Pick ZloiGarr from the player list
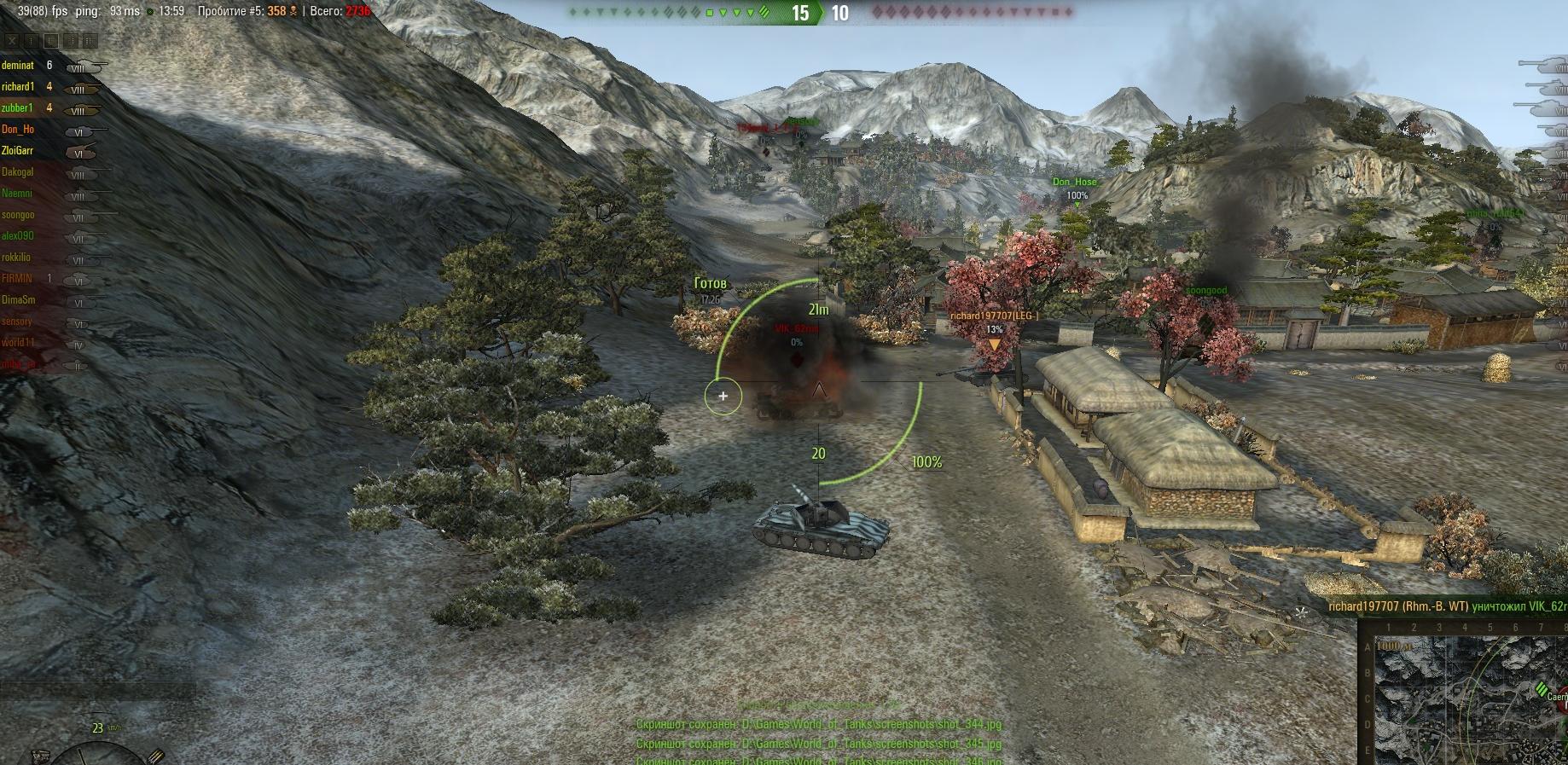This screenshot has height=765, width=1568. [x=18, y=151]
